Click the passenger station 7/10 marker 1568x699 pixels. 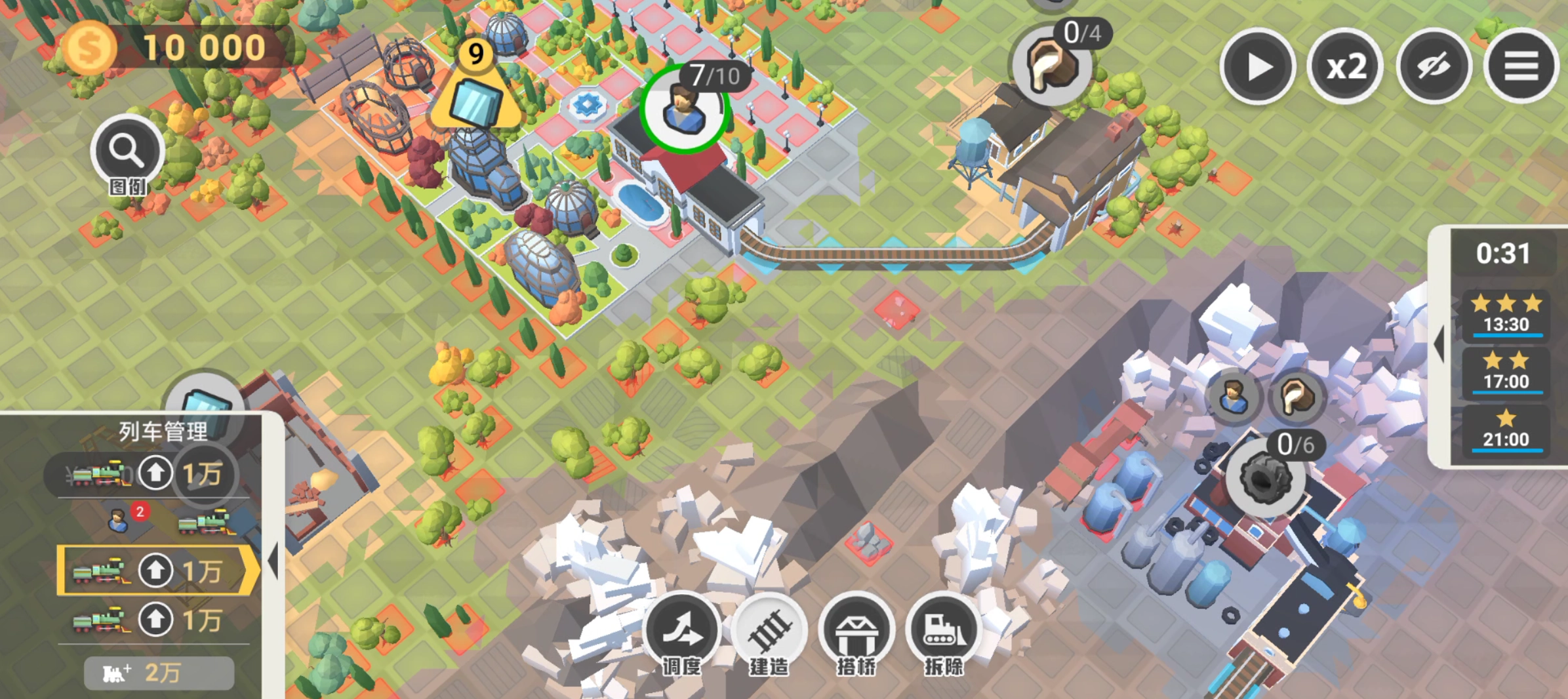tap(685, 109)
